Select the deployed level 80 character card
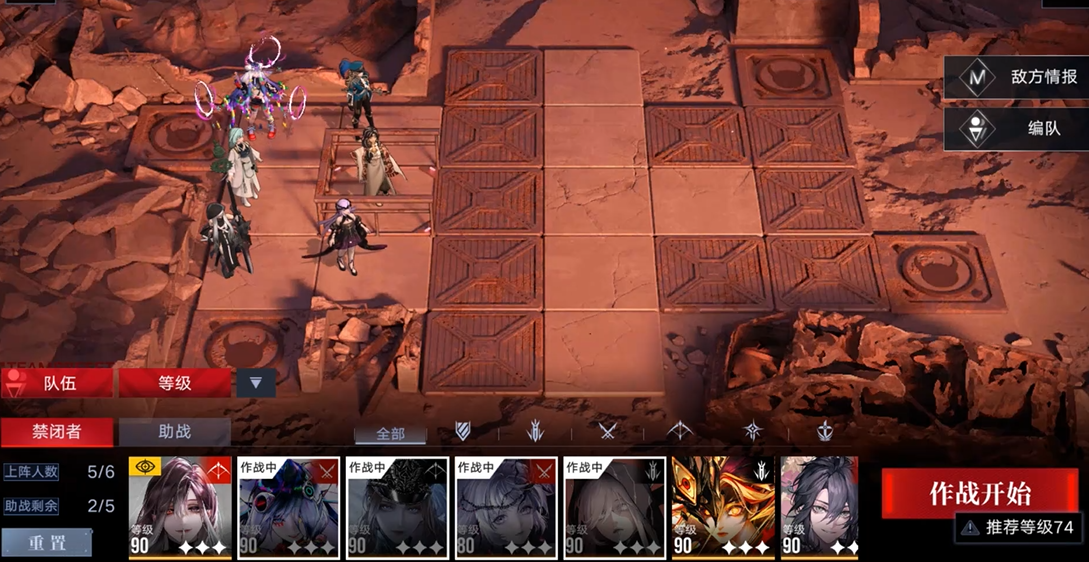Screen dimensions: 1089x562 click(505, 508)
